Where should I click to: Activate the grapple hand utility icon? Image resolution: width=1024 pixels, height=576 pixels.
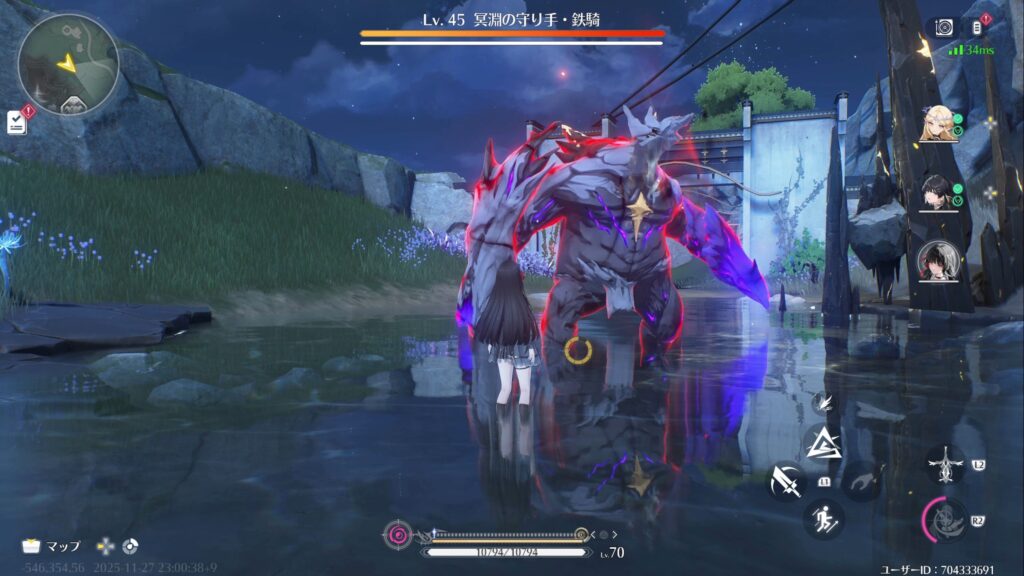(x=861, y=483)
